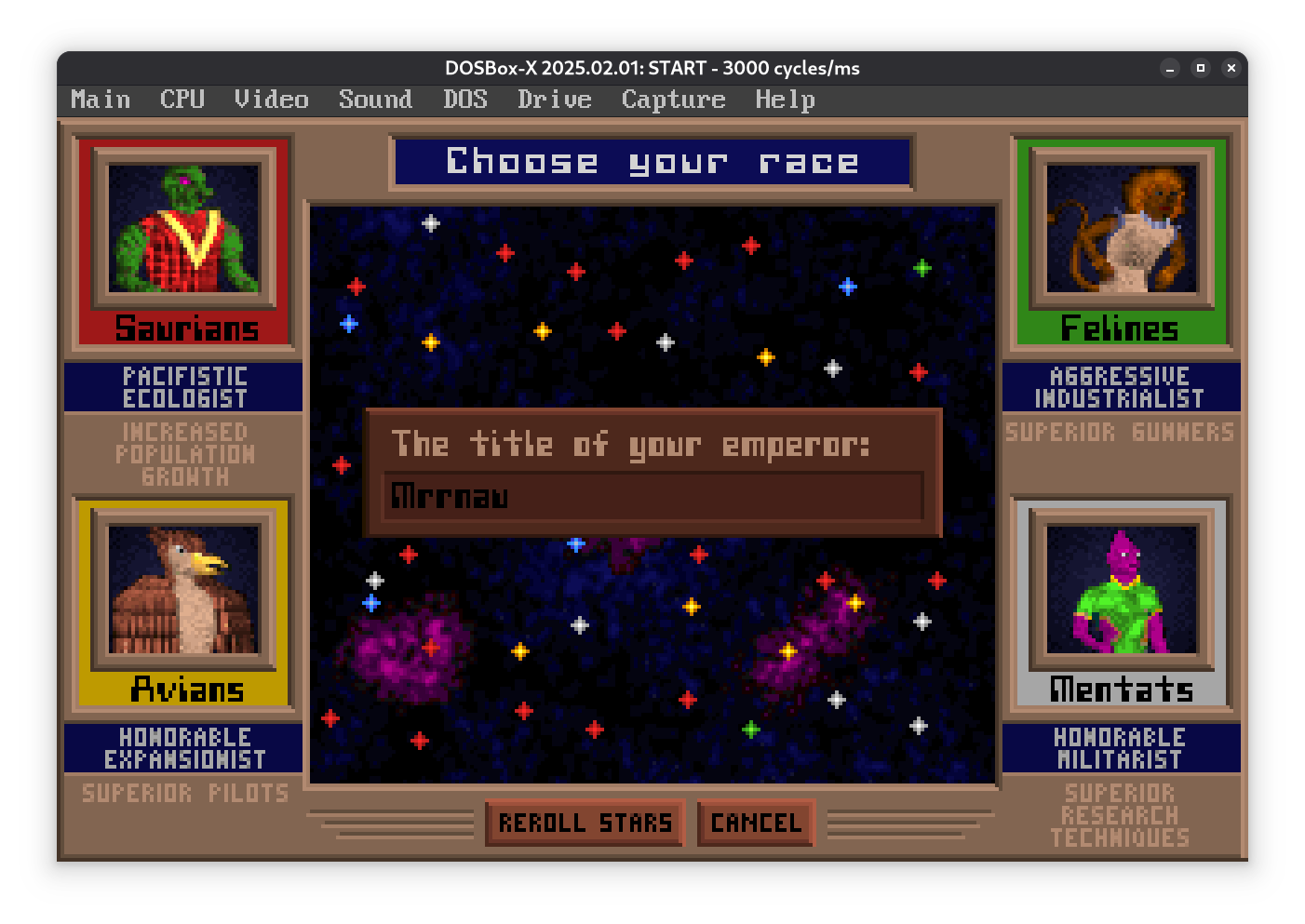Open the Help menu
Image resolution: width=1305 pixels, height=924 pixels.
(x=785, y=100)
